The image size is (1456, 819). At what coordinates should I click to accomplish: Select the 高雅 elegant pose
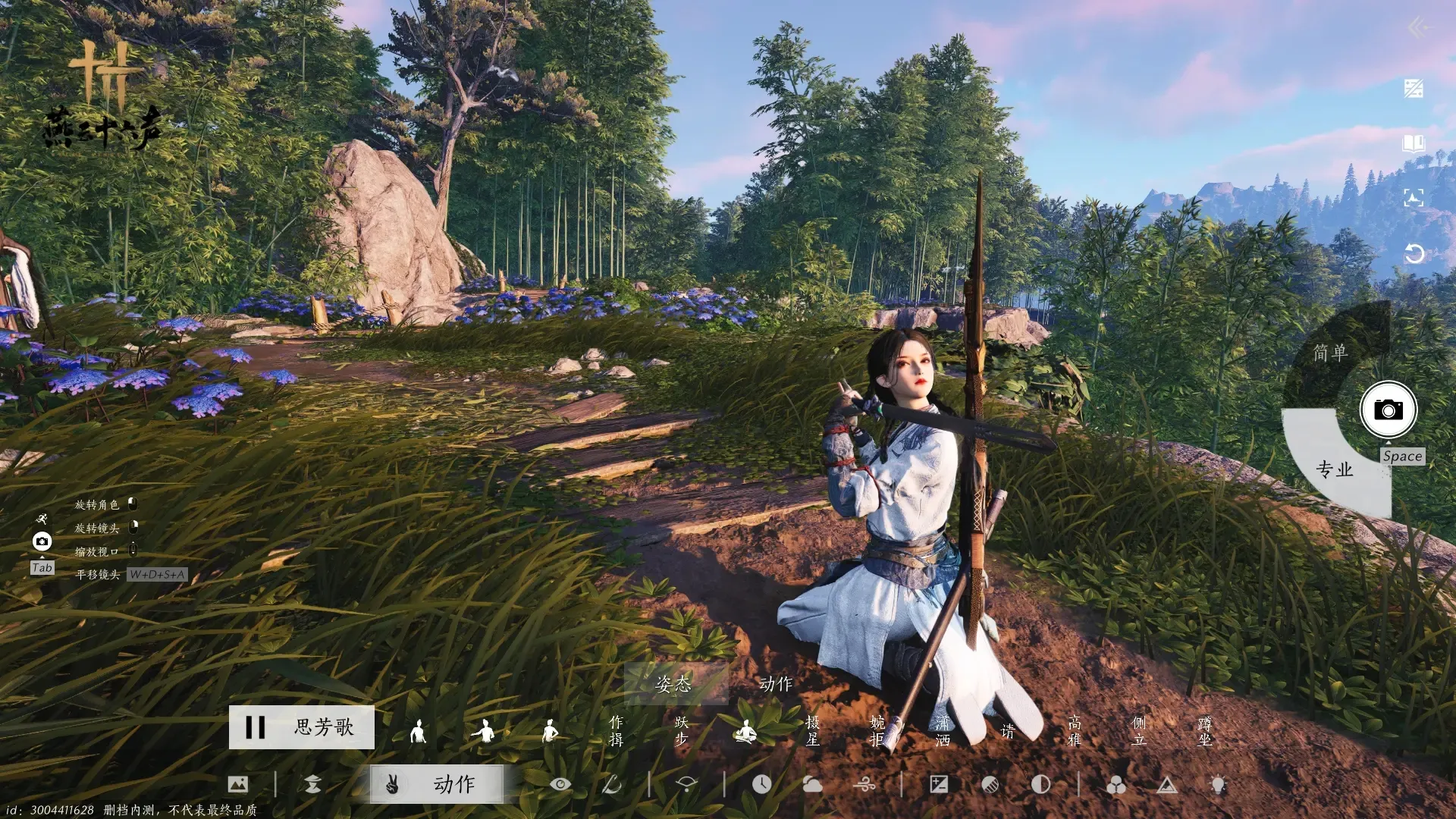(1074, 731)
